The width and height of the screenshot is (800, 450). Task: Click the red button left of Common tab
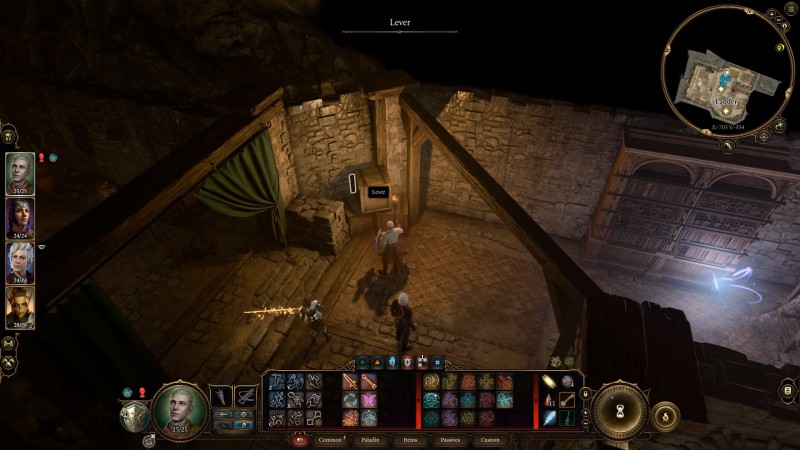[299, 439]
